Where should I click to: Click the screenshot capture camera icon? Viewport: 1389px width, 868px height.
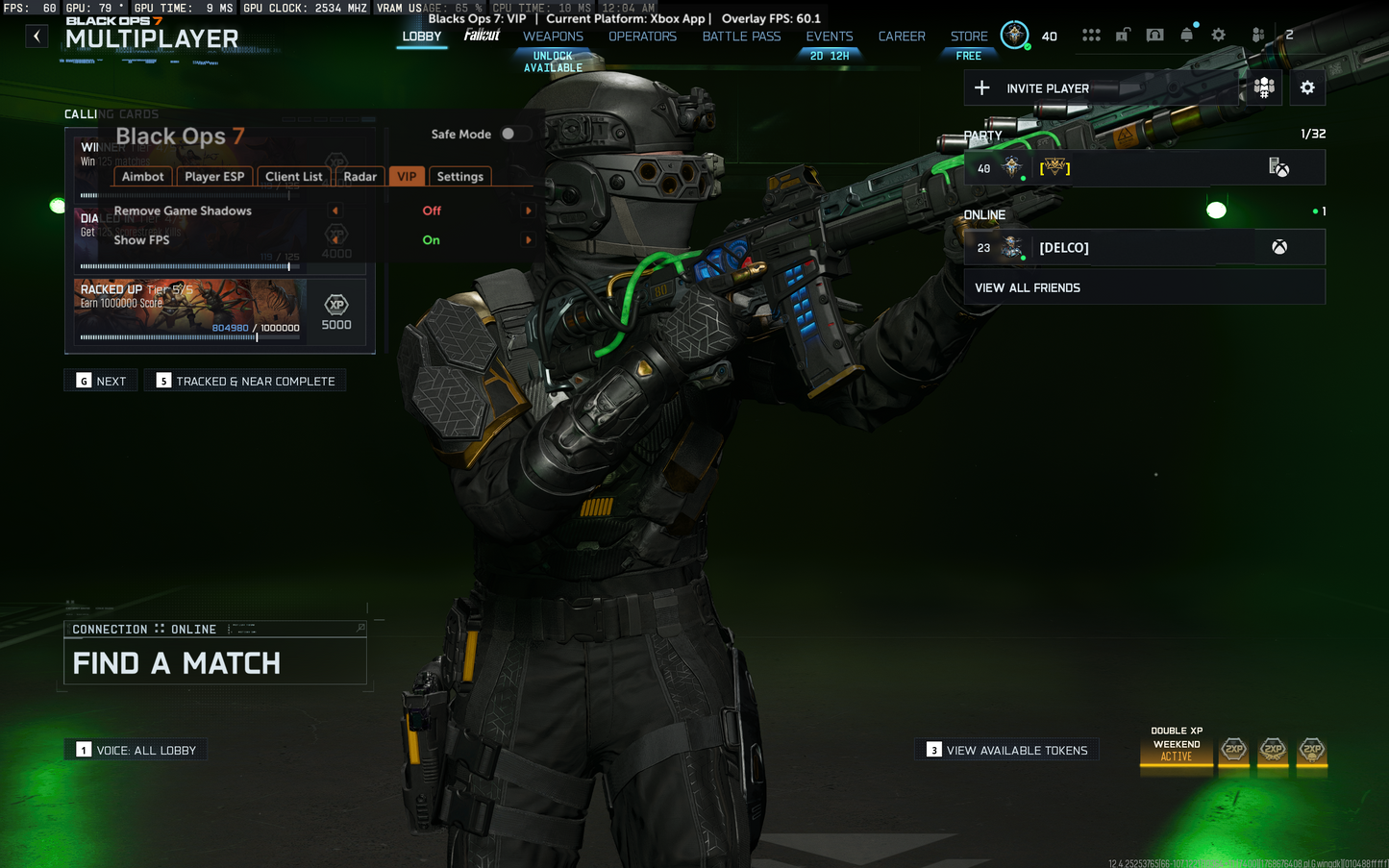(x=1155, y=34)
